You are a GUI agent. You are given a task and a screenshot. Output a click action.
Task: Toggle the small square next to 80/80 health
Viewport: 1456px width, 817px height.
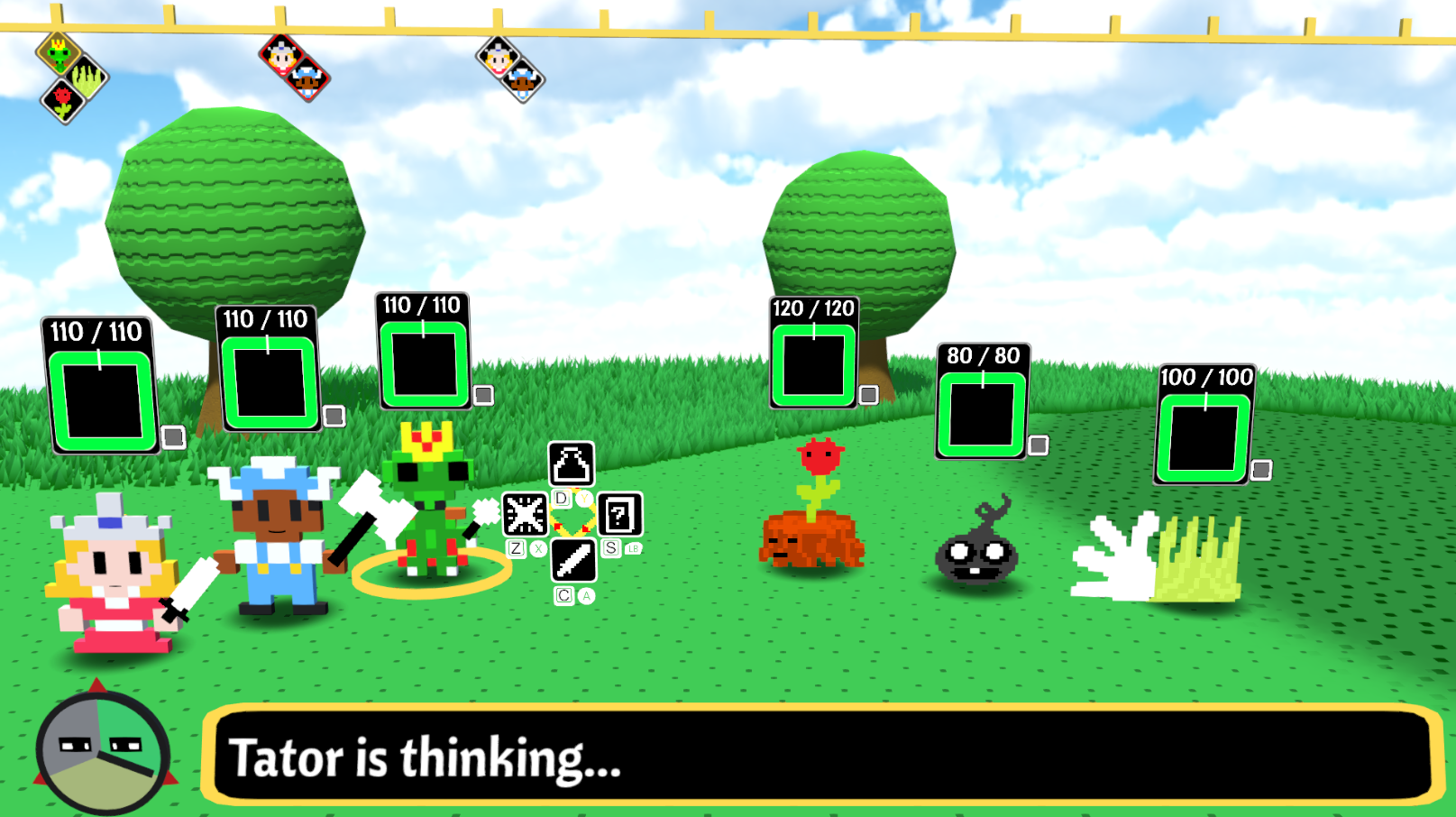coord(1038,444)
